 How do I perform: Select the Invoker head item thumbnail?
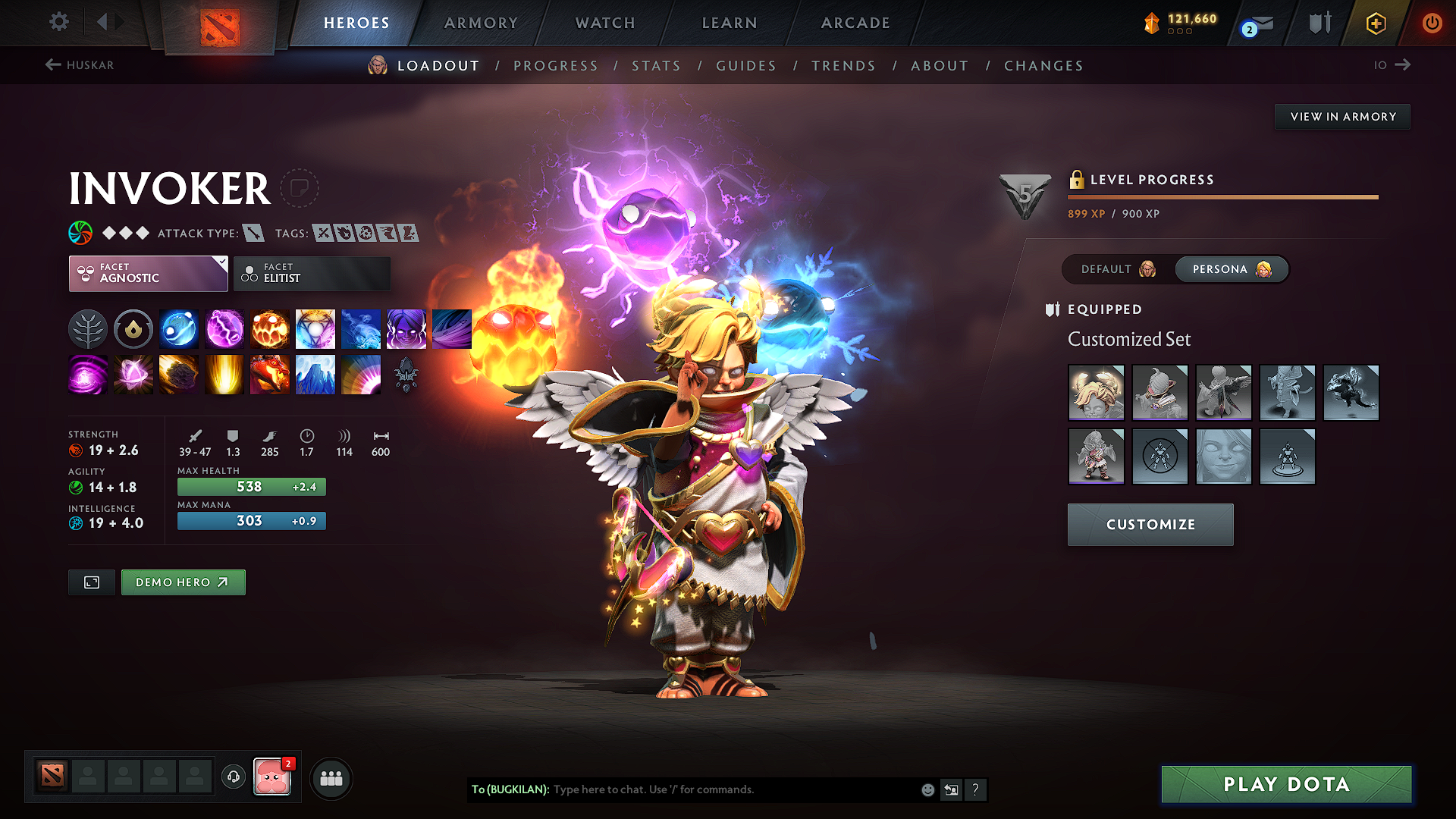[1096, 393]
